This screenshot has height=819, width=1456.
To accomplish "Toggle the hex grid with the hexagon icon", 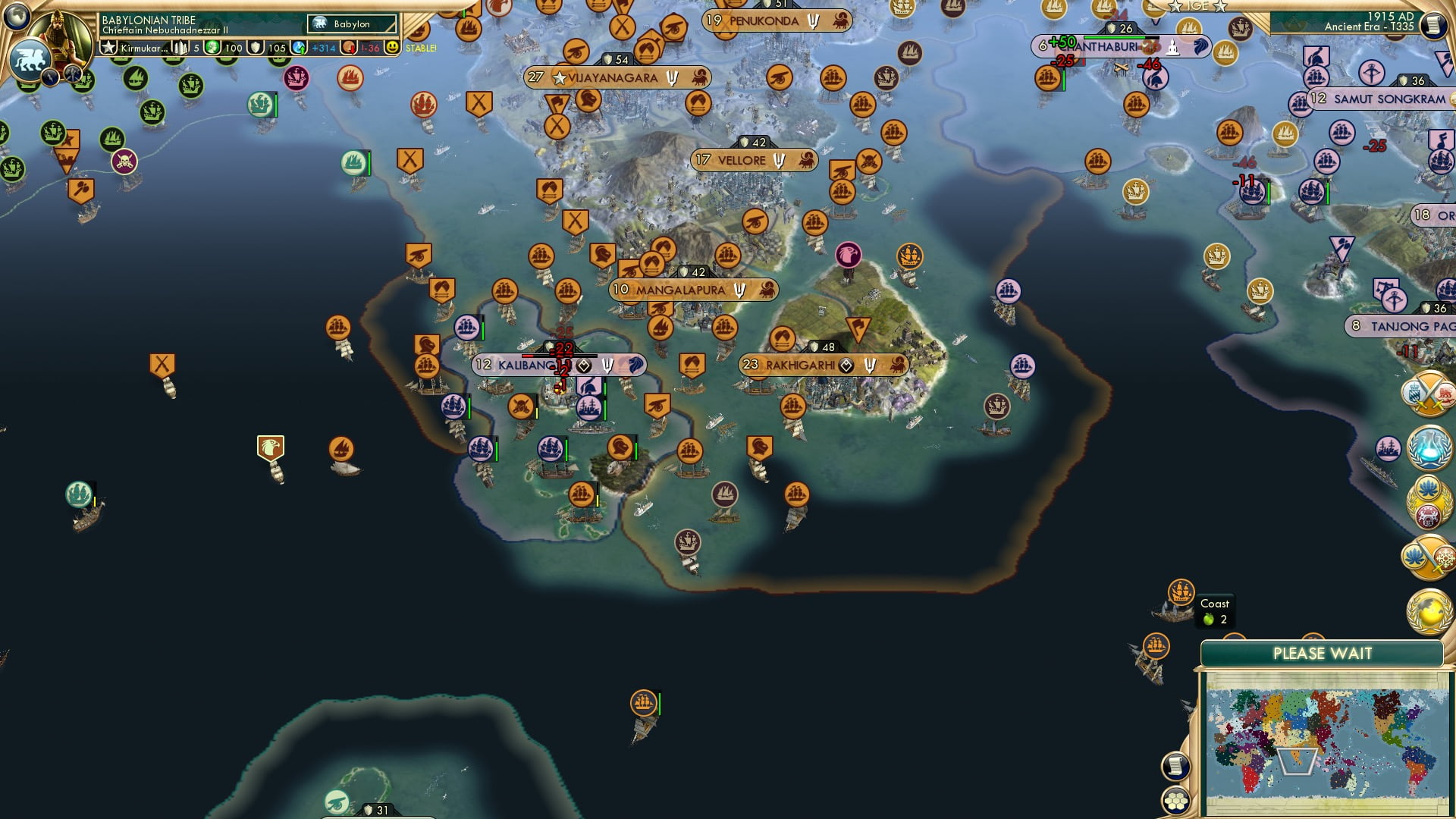I will [x=1175, y=802].
